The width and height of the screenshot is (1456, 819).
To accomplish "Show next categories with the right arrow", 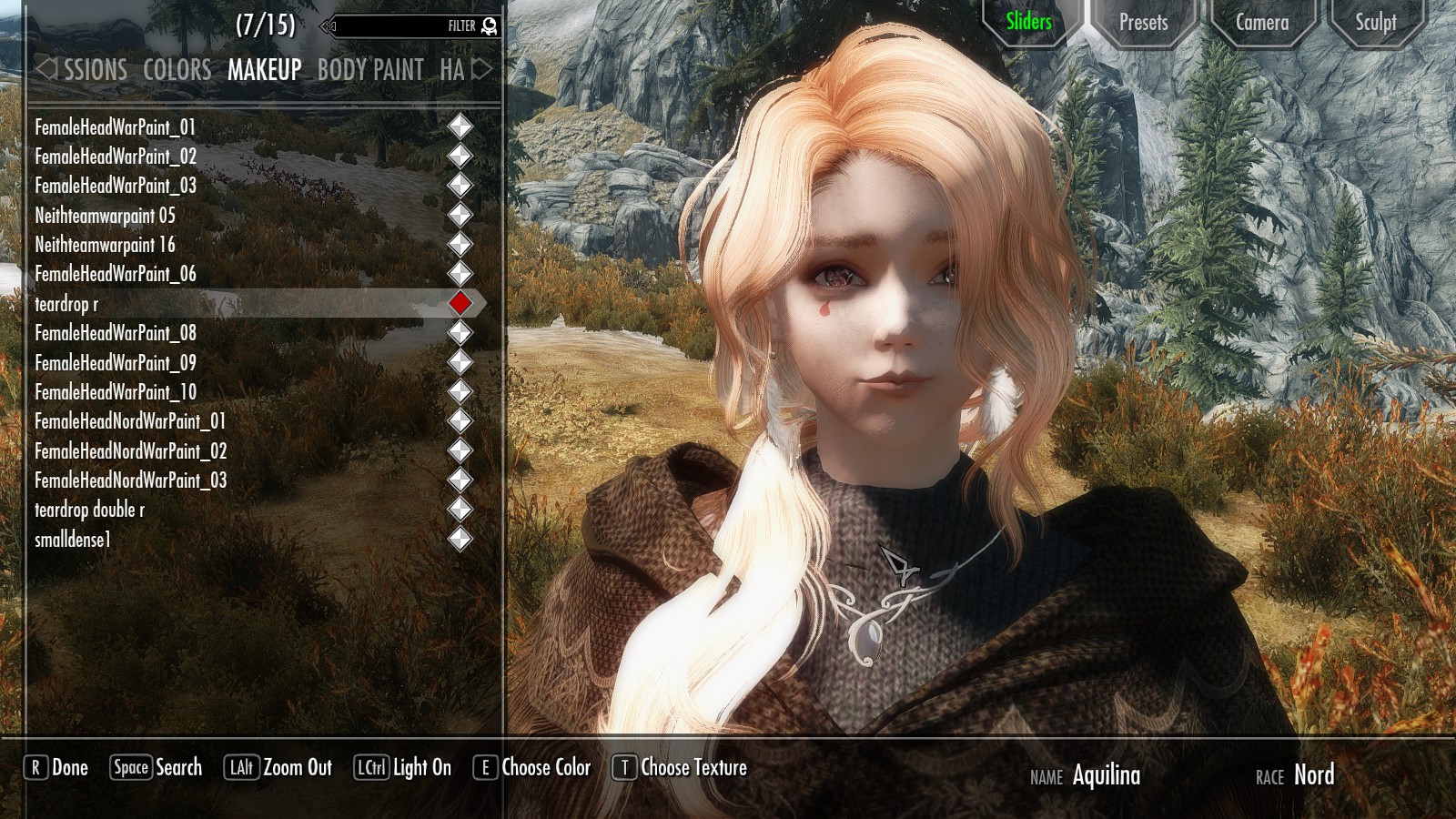I will pyautogui.click(x=482, y=69).
